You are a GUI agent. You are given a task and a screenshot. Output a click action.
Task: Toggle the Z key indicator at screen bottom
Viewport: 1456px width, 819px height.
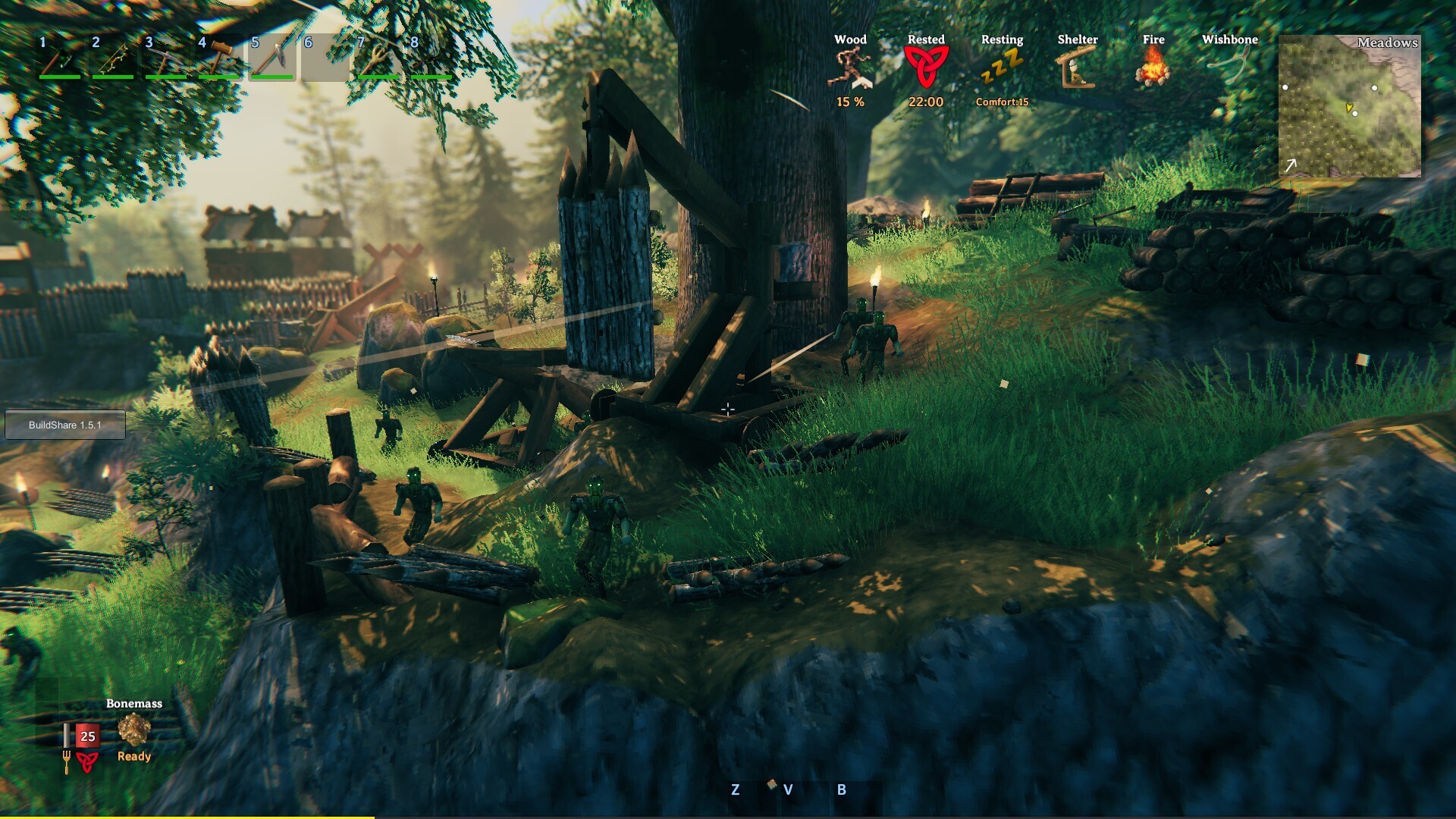[x=734, y=789]
